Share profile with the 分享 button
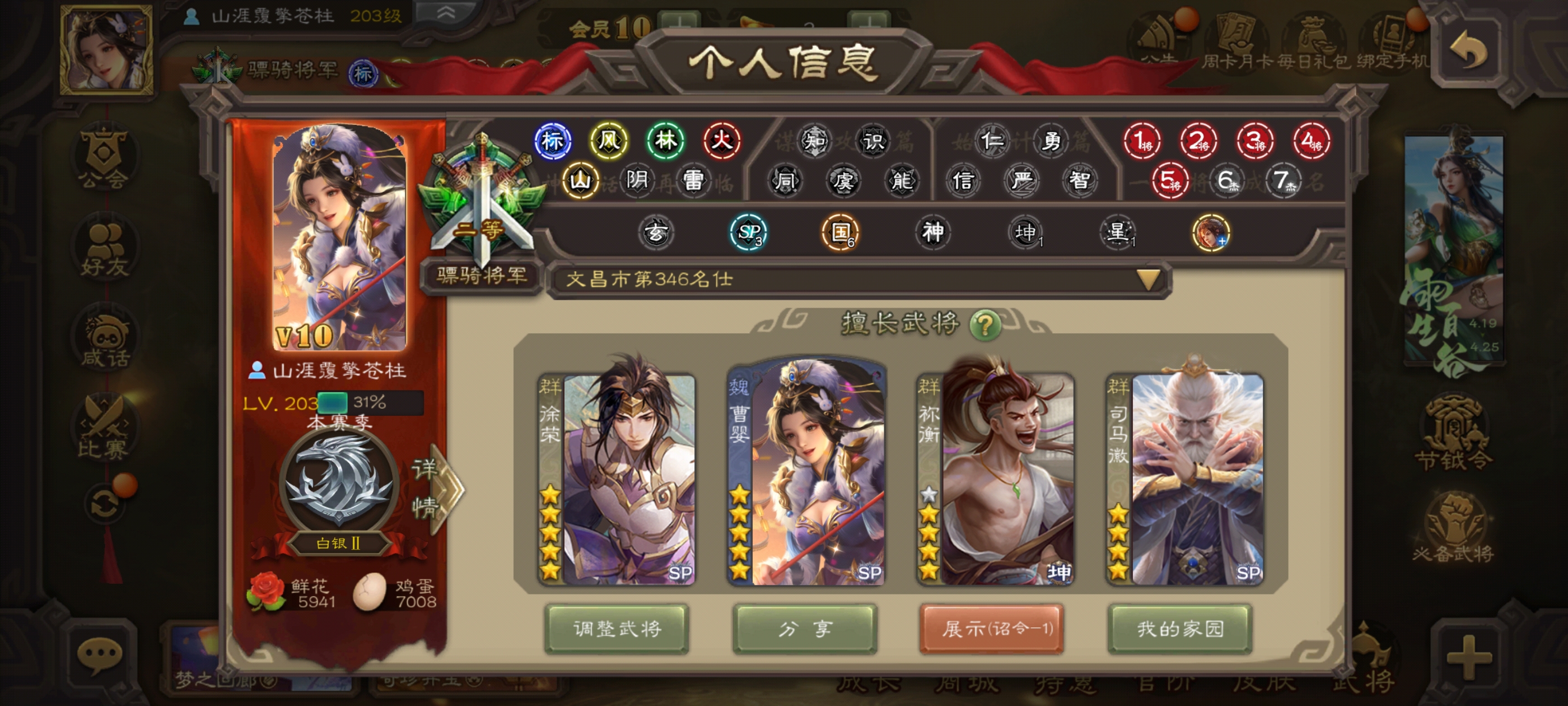This screenshot has width=1568, height=706. point(805,629)
